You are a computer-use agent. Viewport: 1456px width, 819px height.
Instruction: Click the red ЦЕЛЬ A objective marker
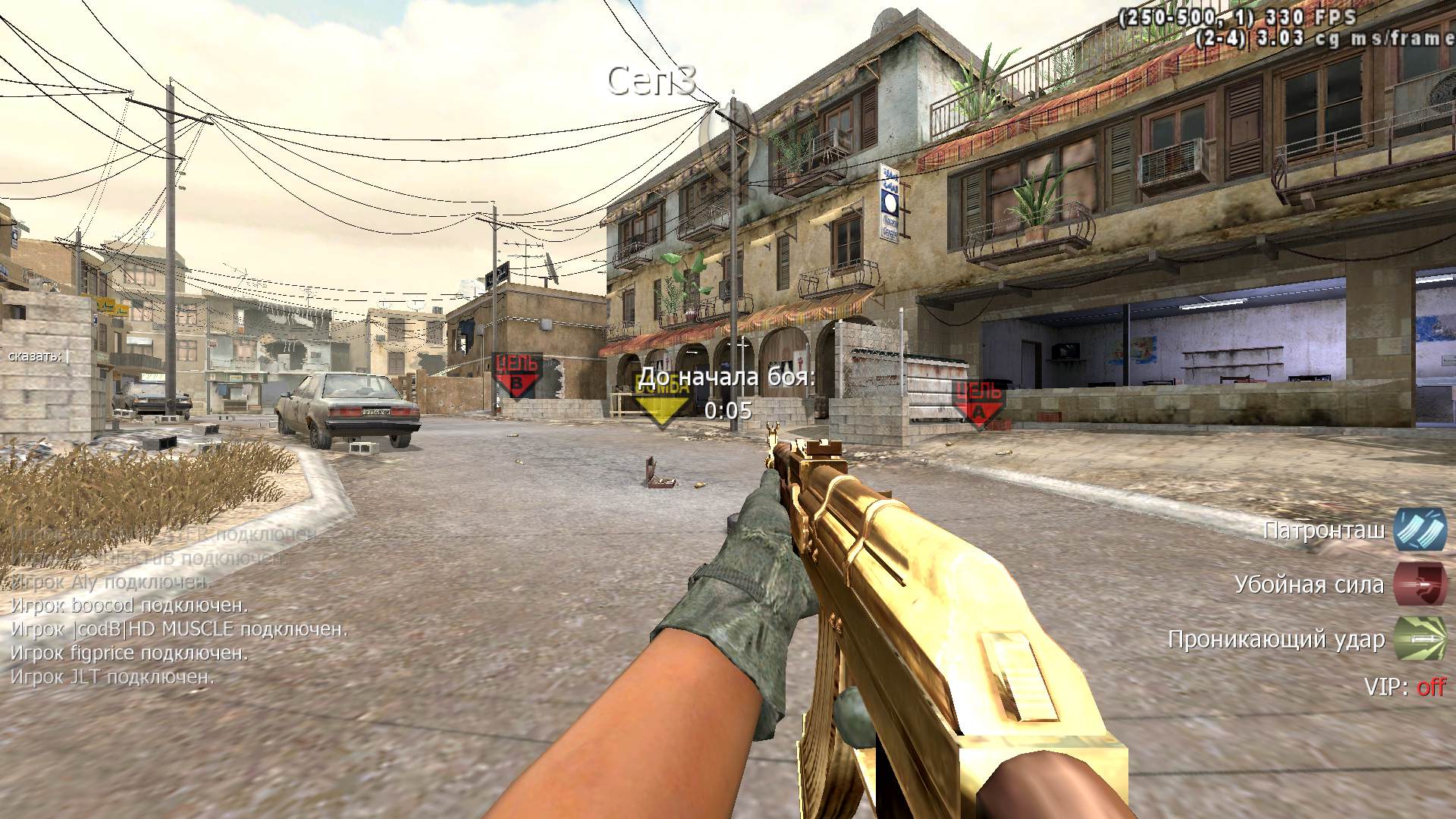tap(978, 403)
